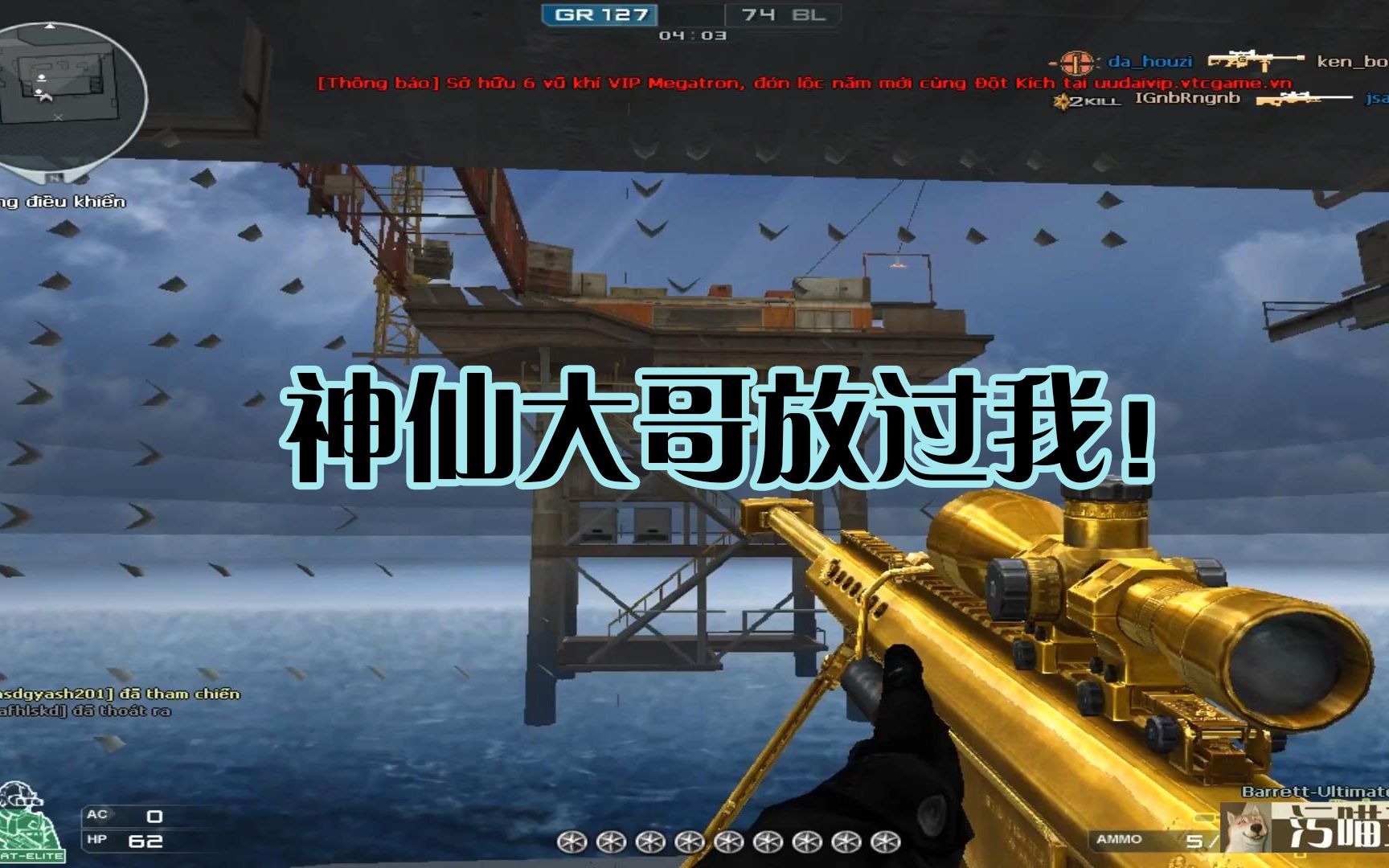The width and height of the screenshot is (1389, 868).
Task: Click the rightmost star indicator in the HUD
Action: 884,841
